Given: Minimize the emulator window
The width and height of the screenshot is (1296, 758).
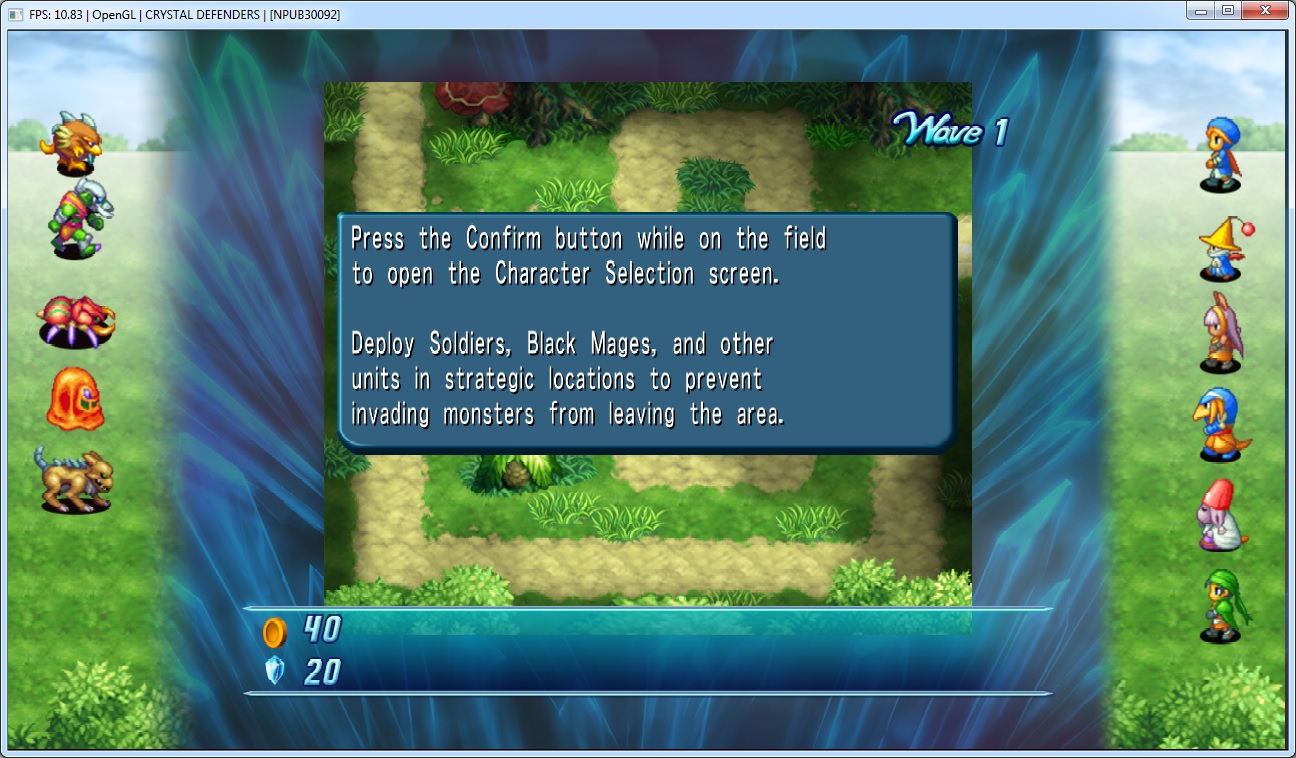Looking at the screenshot, I should pyautogui.click(x=1203, y=11).
